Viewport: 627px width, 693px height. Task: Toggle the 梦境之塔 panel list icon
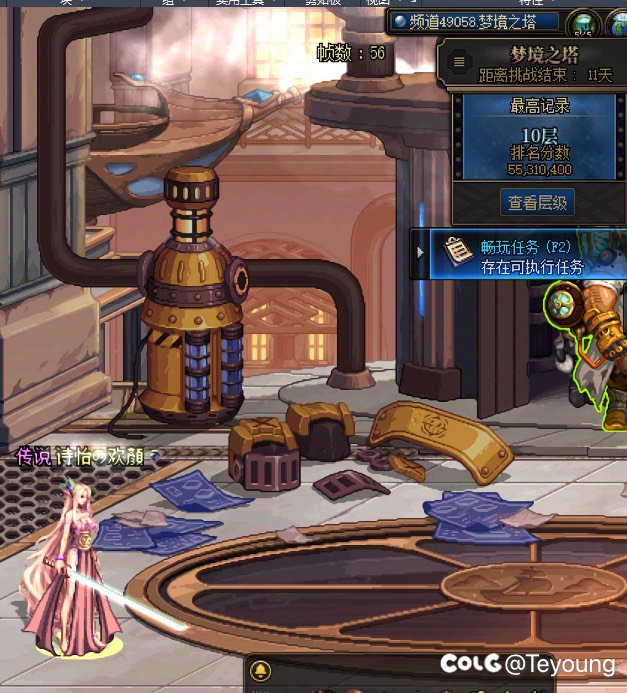459,62
